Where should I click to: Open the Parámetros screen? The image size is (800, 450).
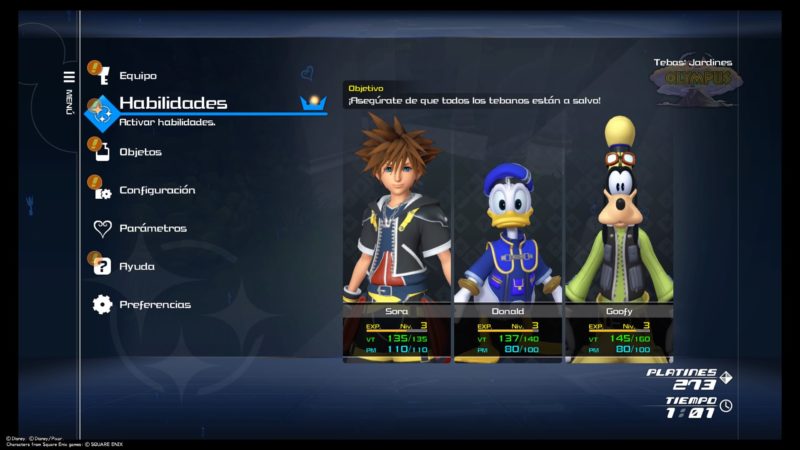[152, 228]
